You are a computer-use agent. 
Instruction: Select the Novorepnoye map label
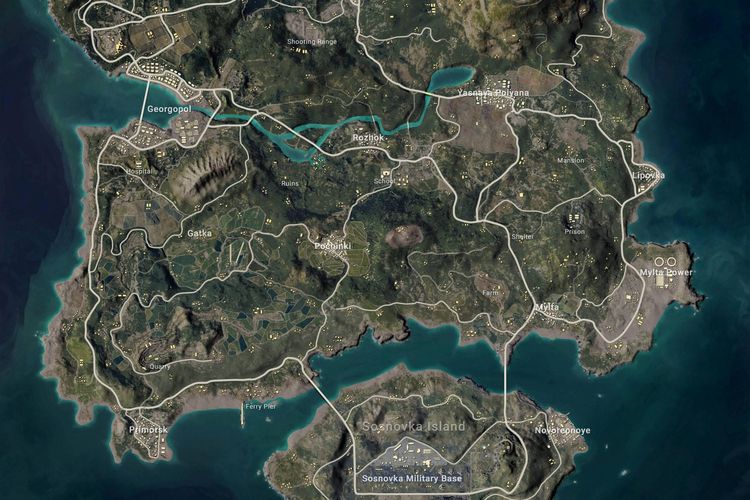(x=562, y=430)
